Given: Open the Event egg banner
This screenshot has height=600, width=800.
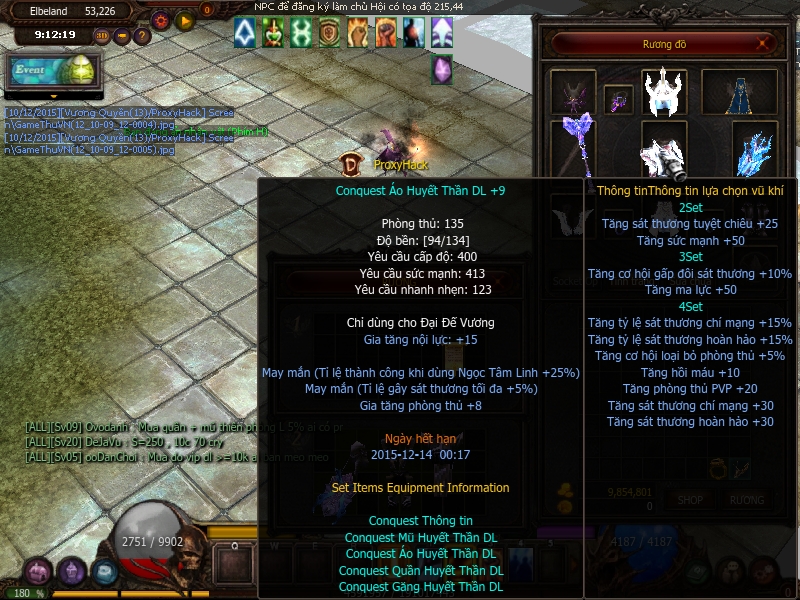Looking at the screenshot, I should 52,71.
